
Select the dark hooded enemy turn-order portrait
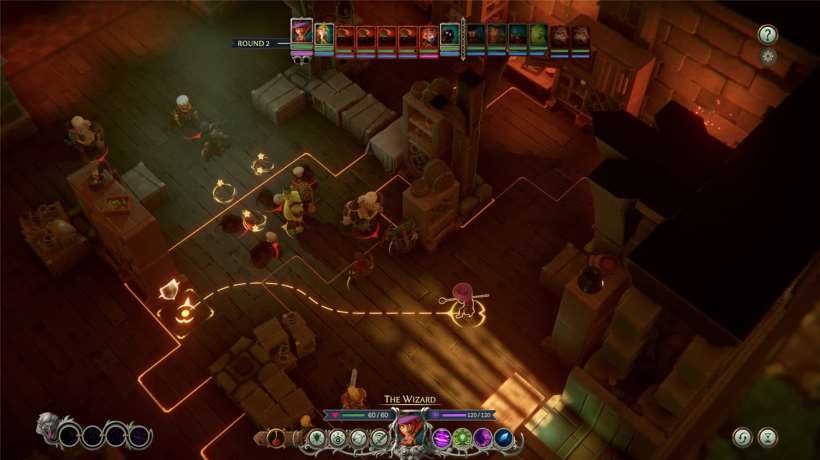point(451,37)
